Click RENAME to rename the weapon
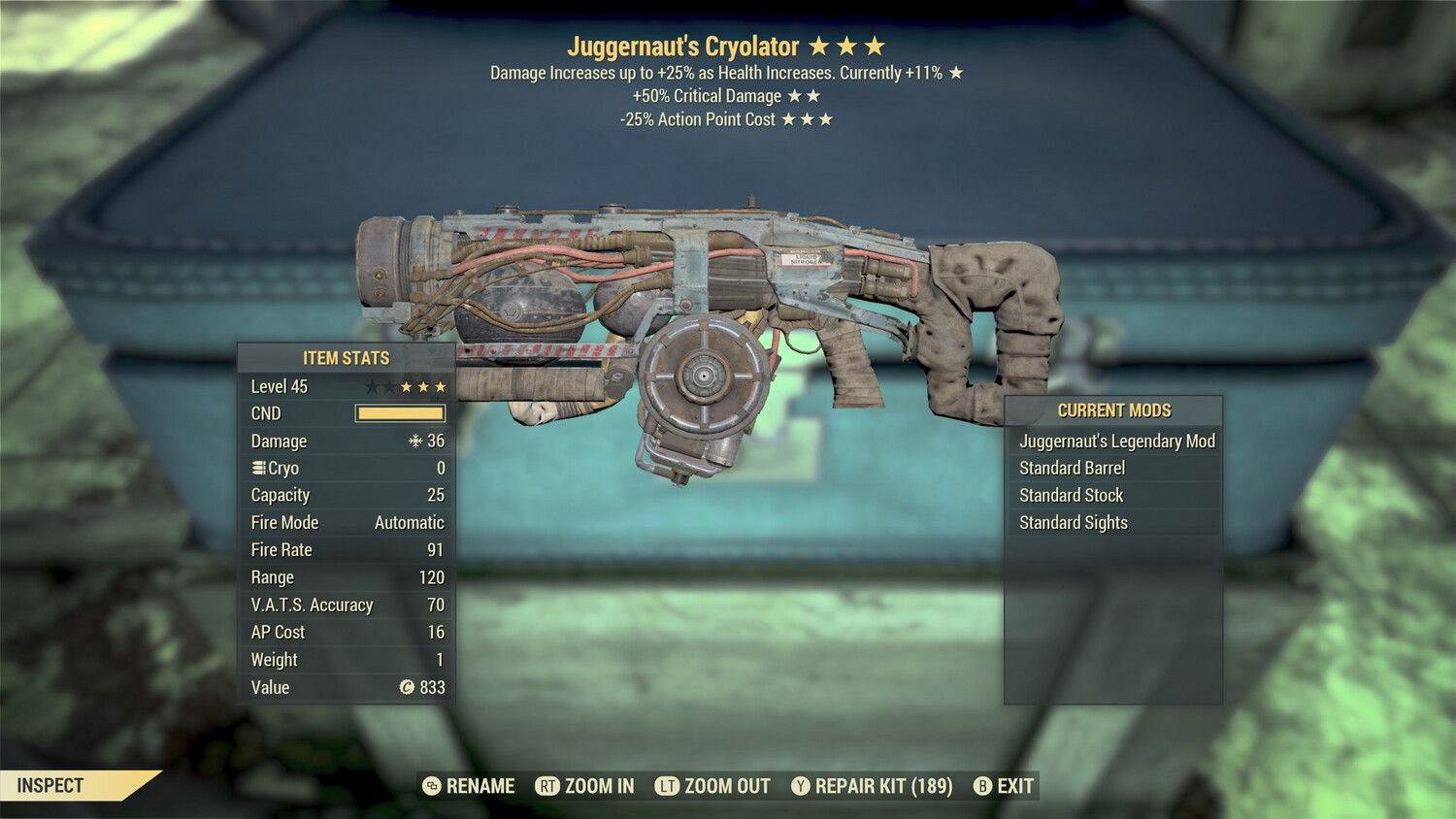The image size is (1456, 819). click(x=480, y=786)
